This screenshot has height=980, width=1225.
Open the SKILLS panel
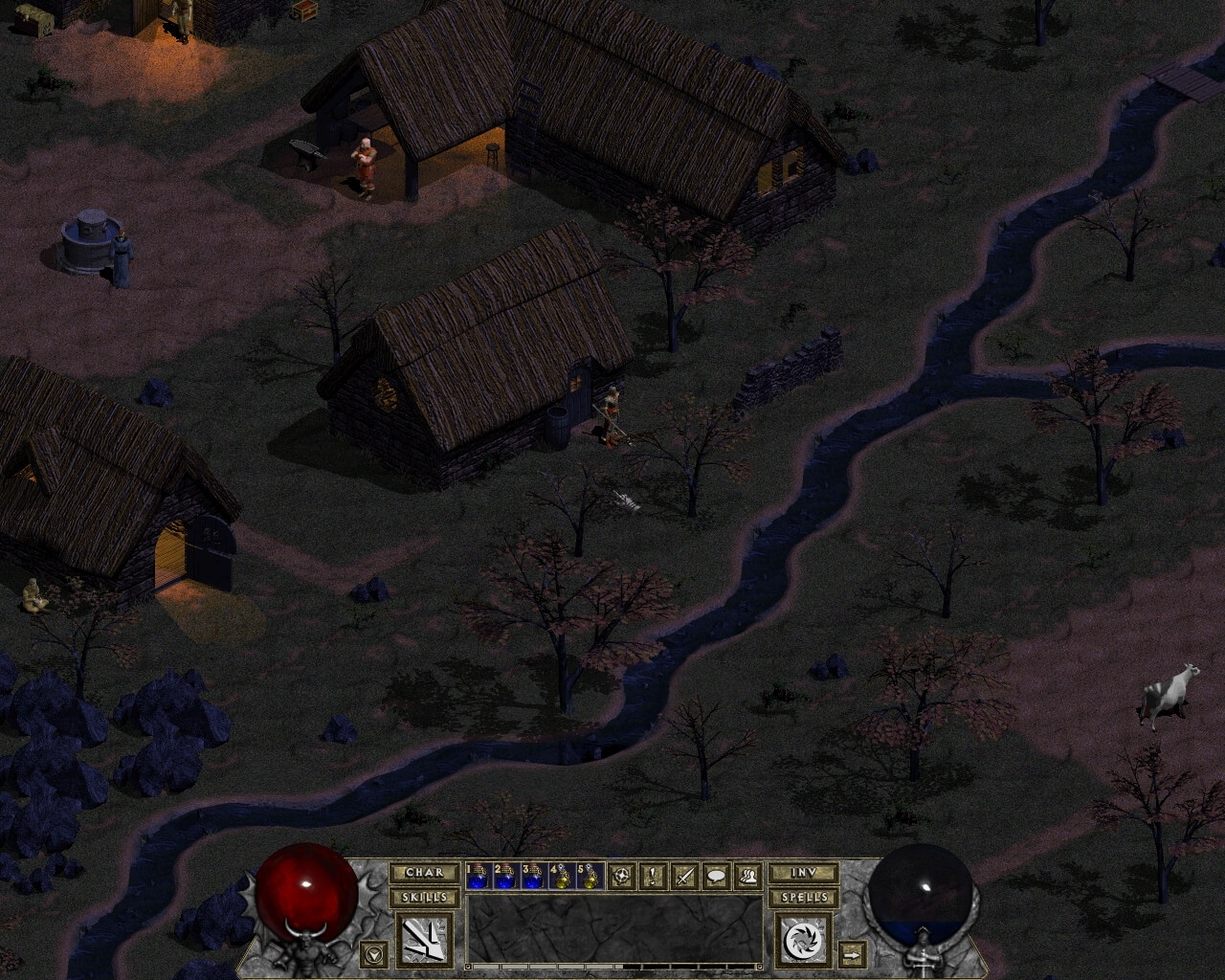(423, 898)
